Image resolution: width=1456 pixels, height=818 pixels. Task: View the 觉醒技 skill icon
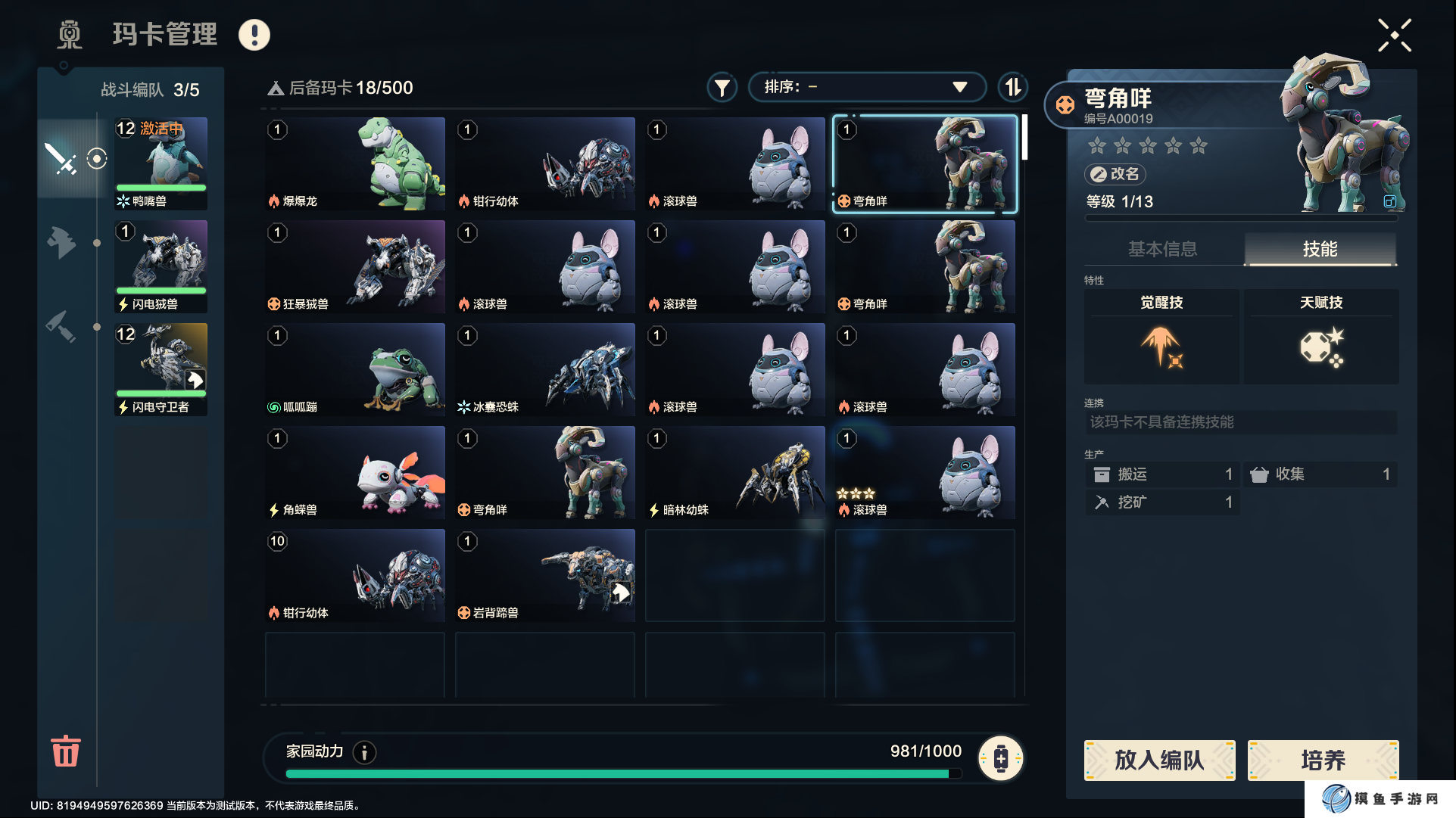[x=1161, y=347]
